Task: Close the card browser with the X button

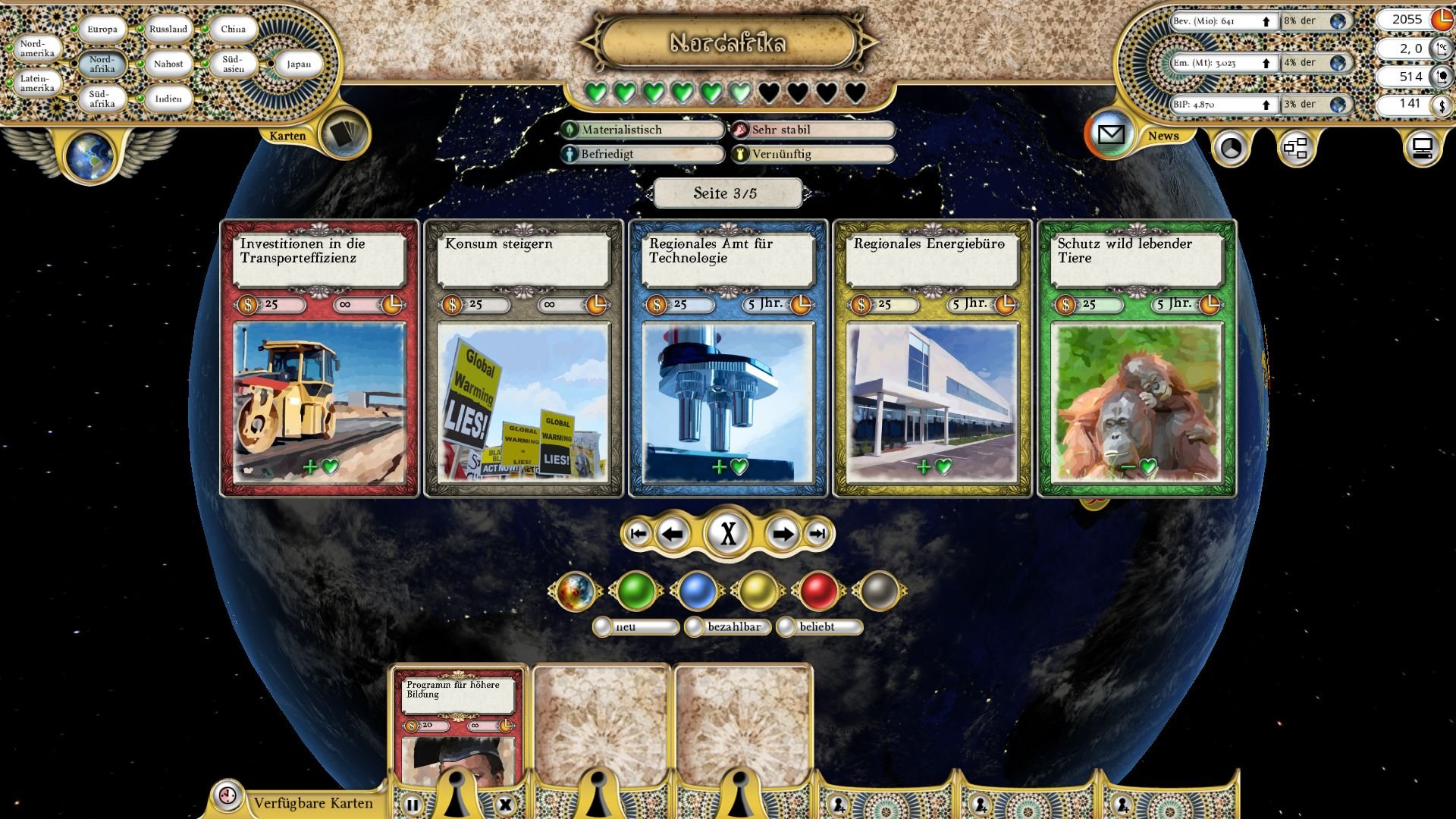Action: 728,534
